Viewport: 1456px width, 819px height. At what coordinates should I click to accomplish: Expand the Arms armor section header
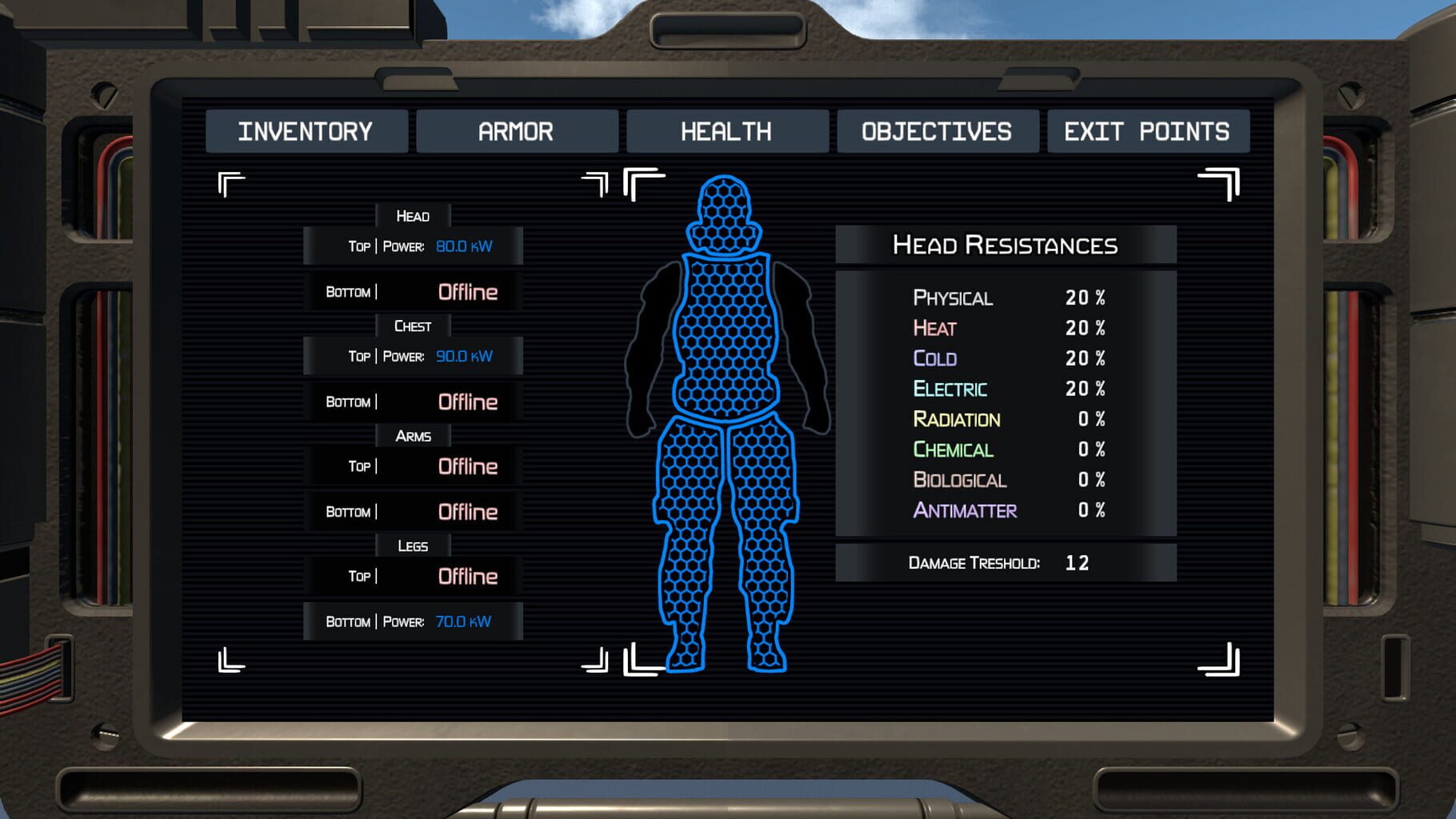413,436
